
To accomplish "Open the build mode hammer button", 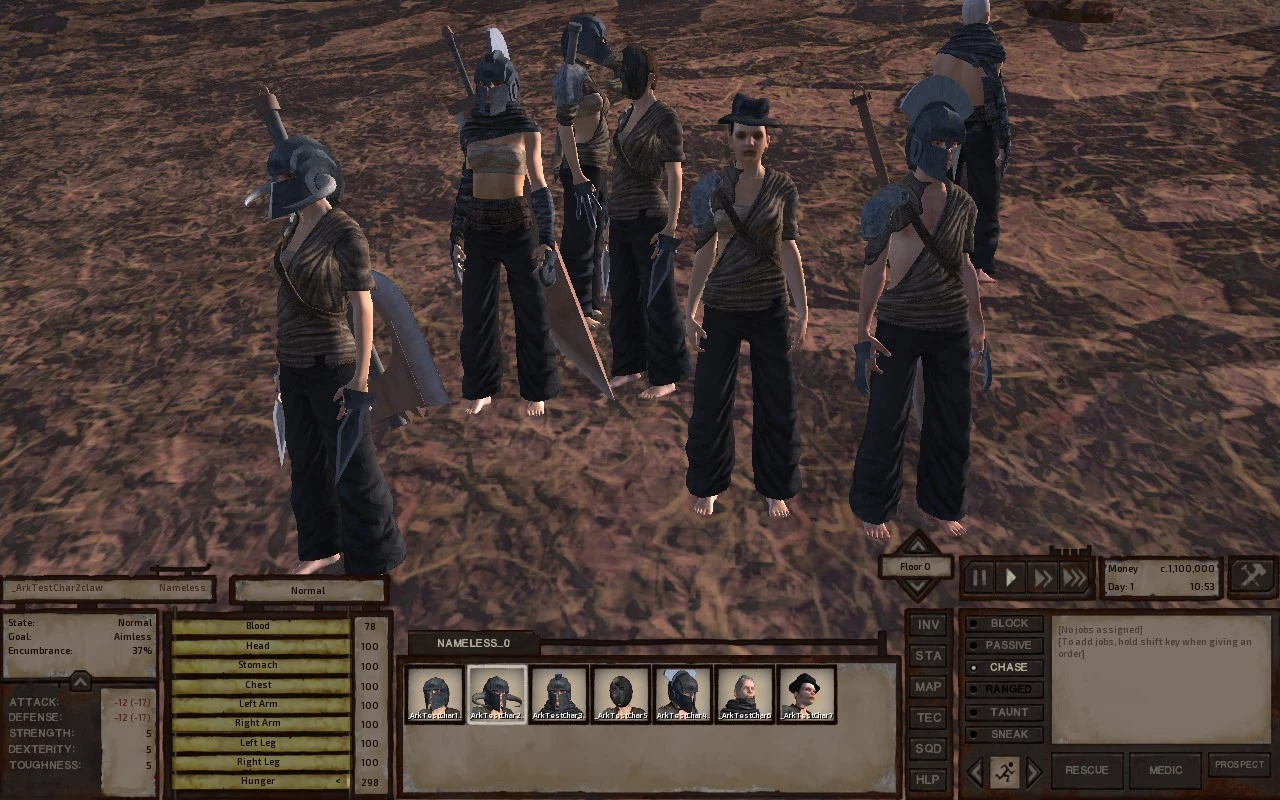I will pyautogui.click(x=1252, y=576).
